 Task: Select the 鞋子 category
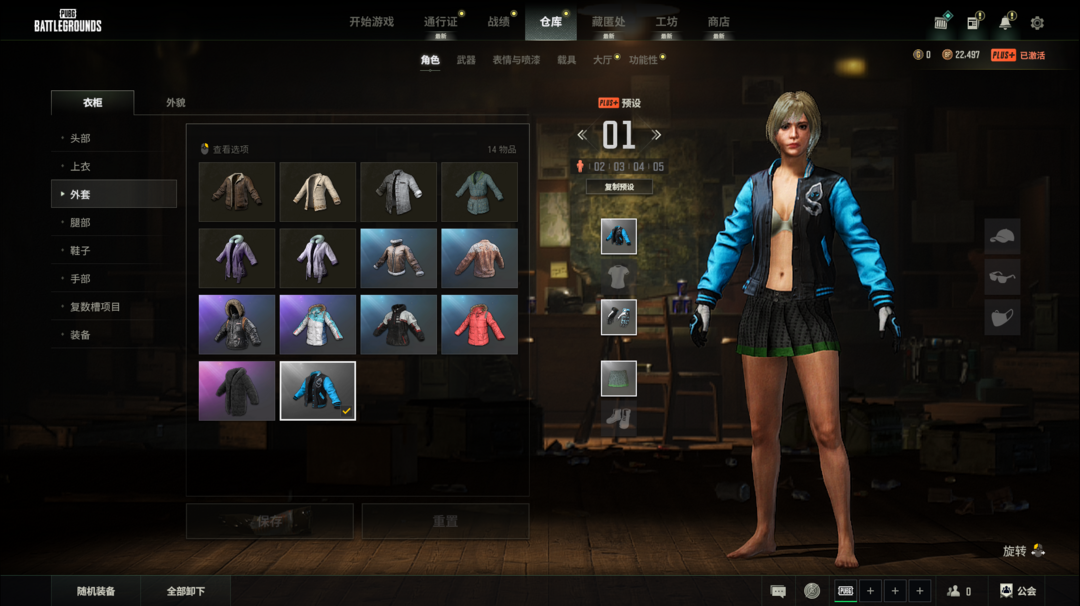point(80,250)
